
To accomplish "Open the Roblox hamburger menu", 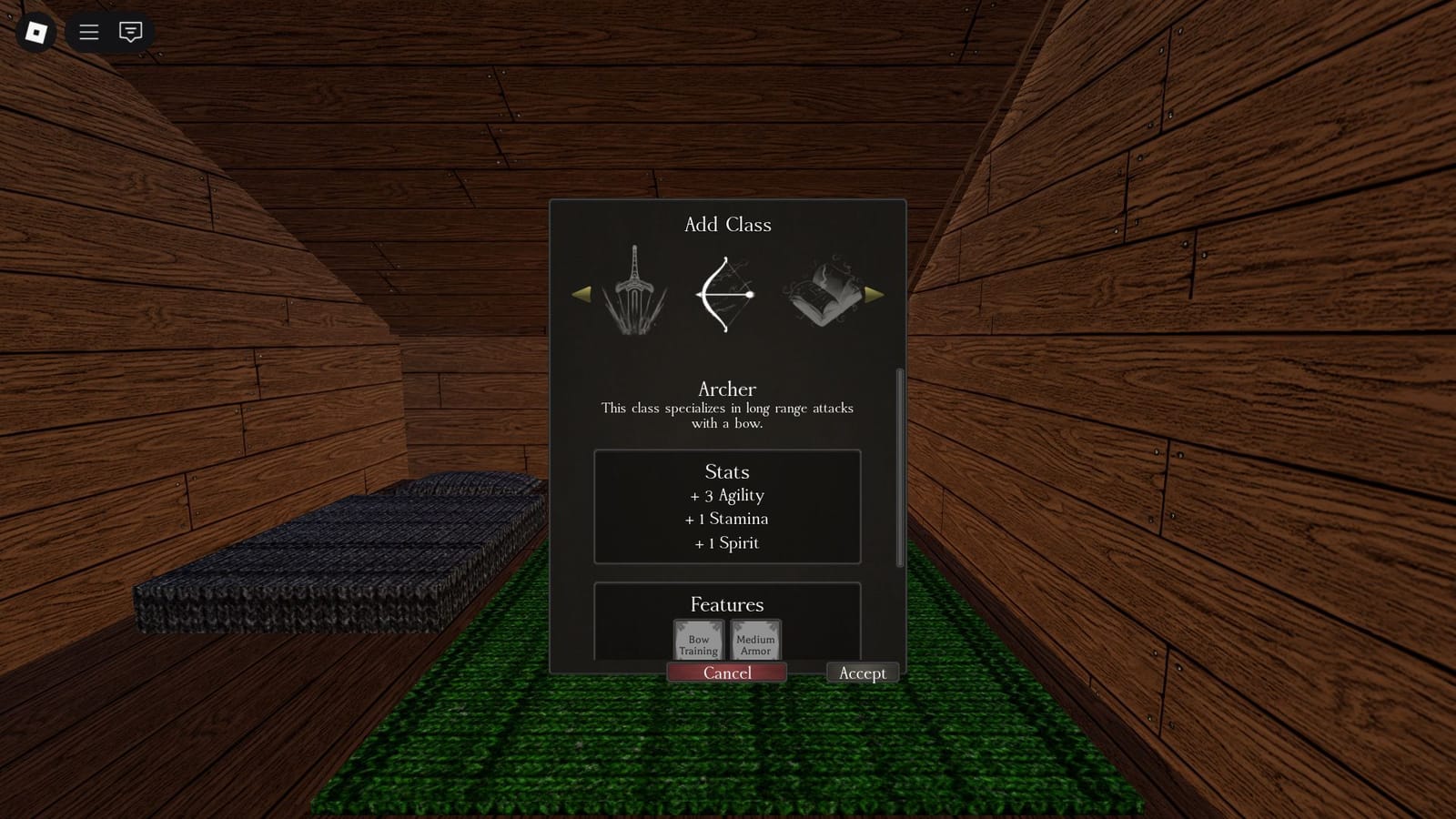I will (x=88, y=32).
